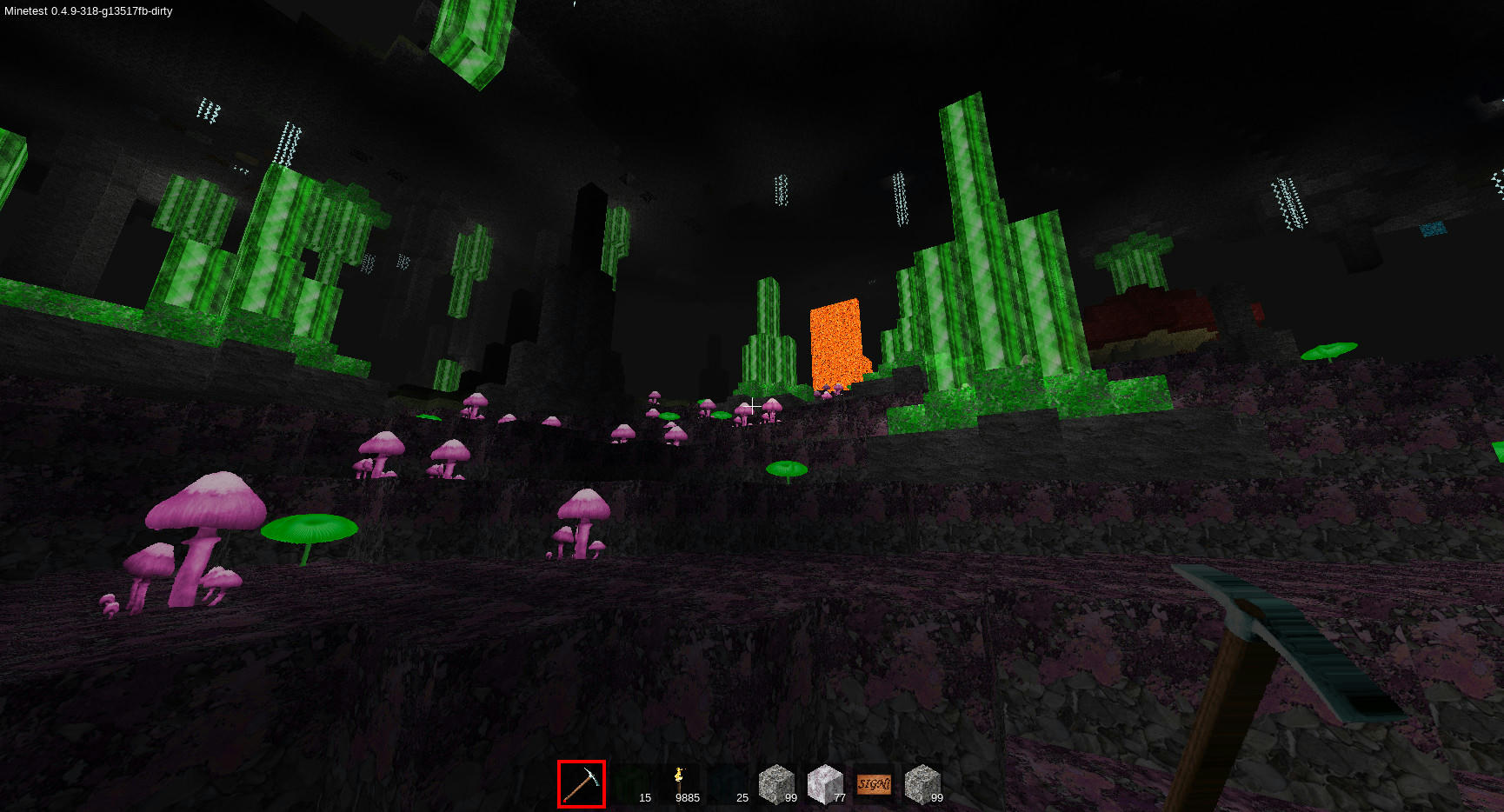Choose the dark block stack of 15
This screenshot has width=1504, height=812.
pyautogui.click(x=630, y=784)
